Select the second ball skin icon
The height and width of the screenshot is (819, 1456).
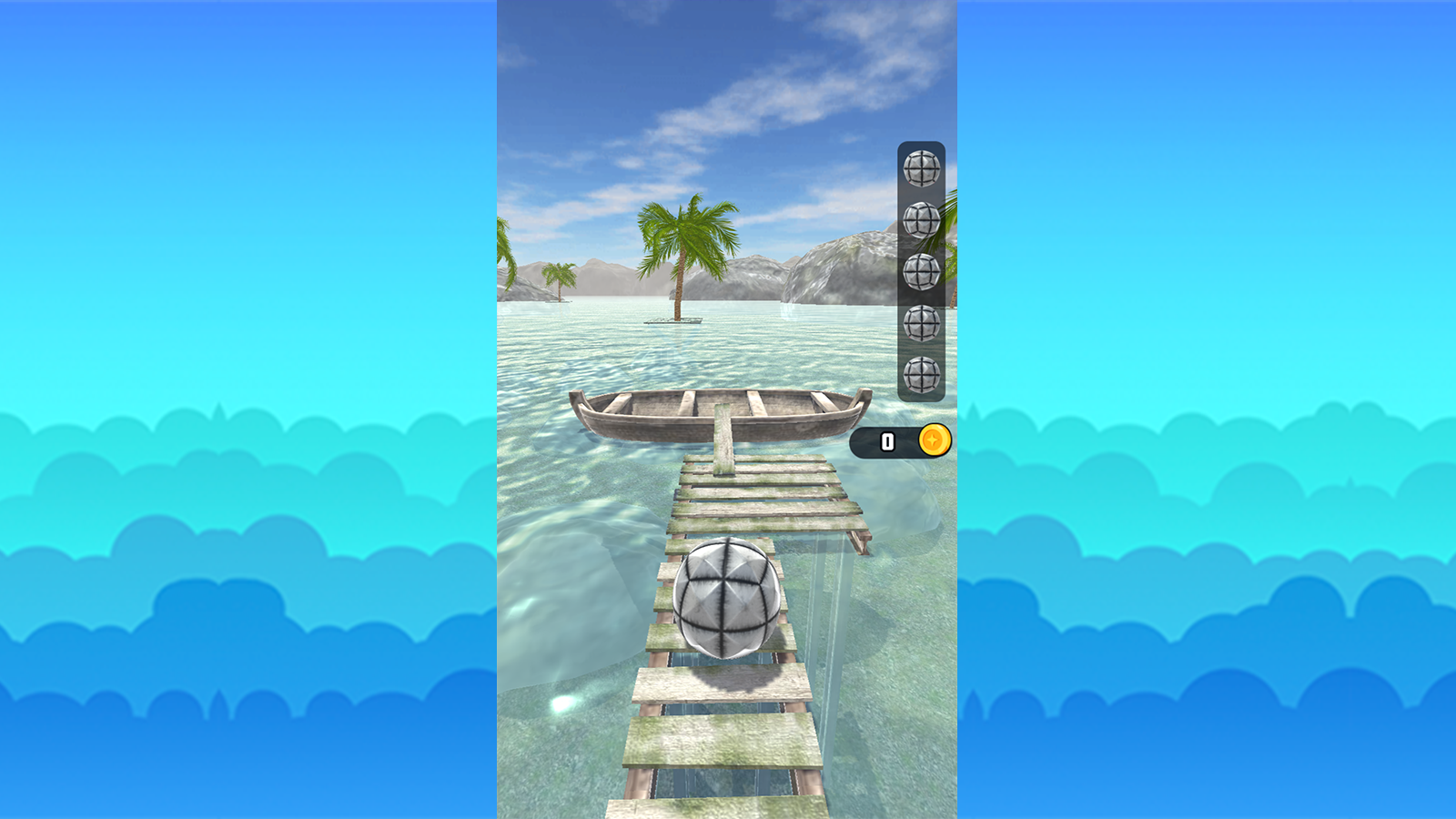click(x=920, y=220)
